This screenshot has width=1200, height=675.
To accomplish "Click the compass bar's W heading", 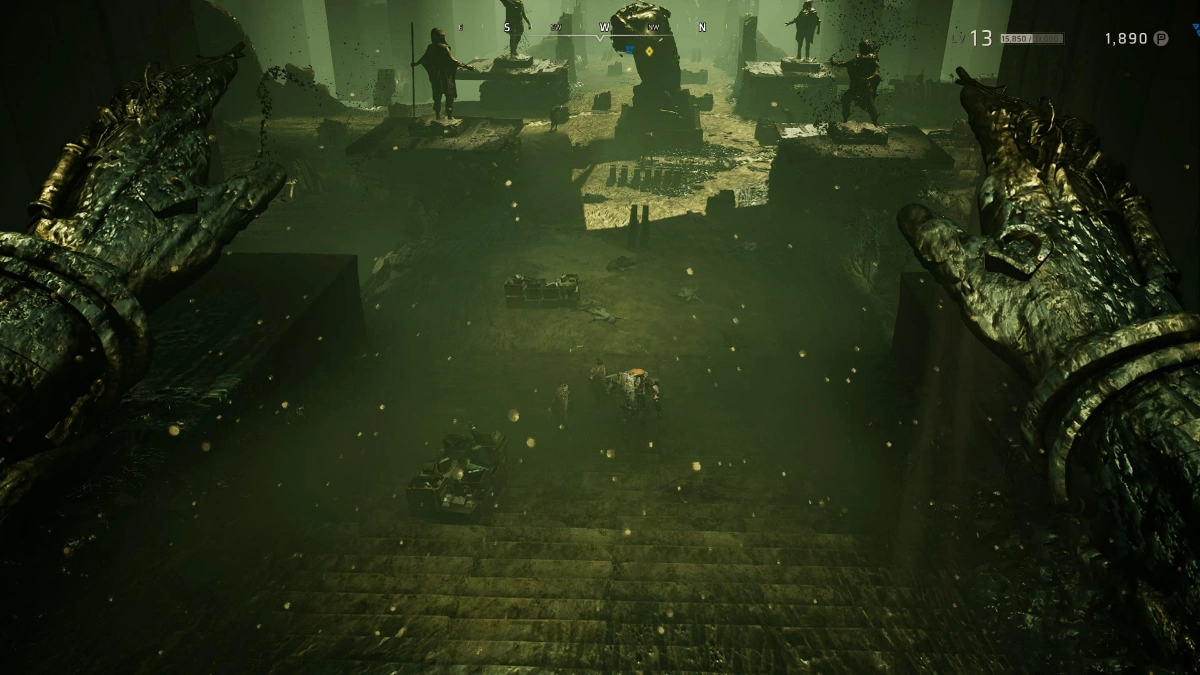I will tap(605, 27).
